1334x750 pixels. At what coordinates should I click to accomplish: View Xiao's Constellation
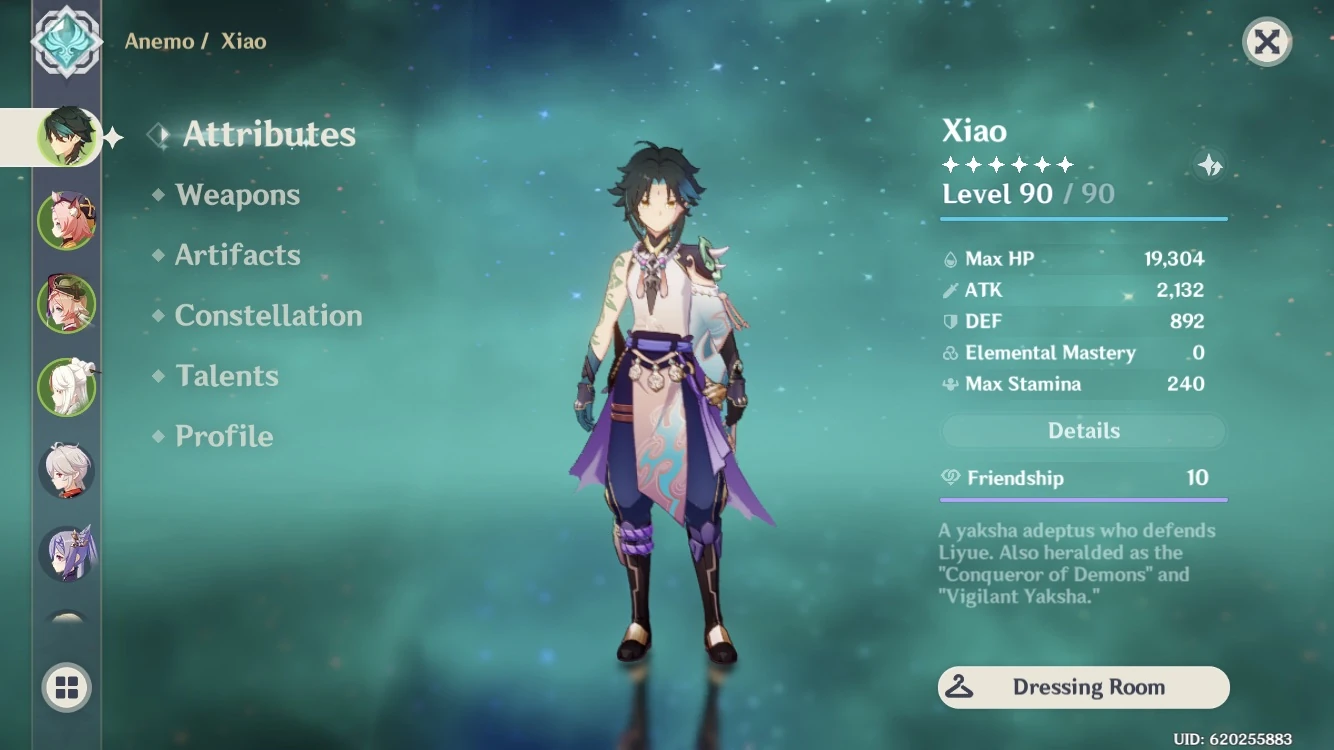tap(268, 316)
